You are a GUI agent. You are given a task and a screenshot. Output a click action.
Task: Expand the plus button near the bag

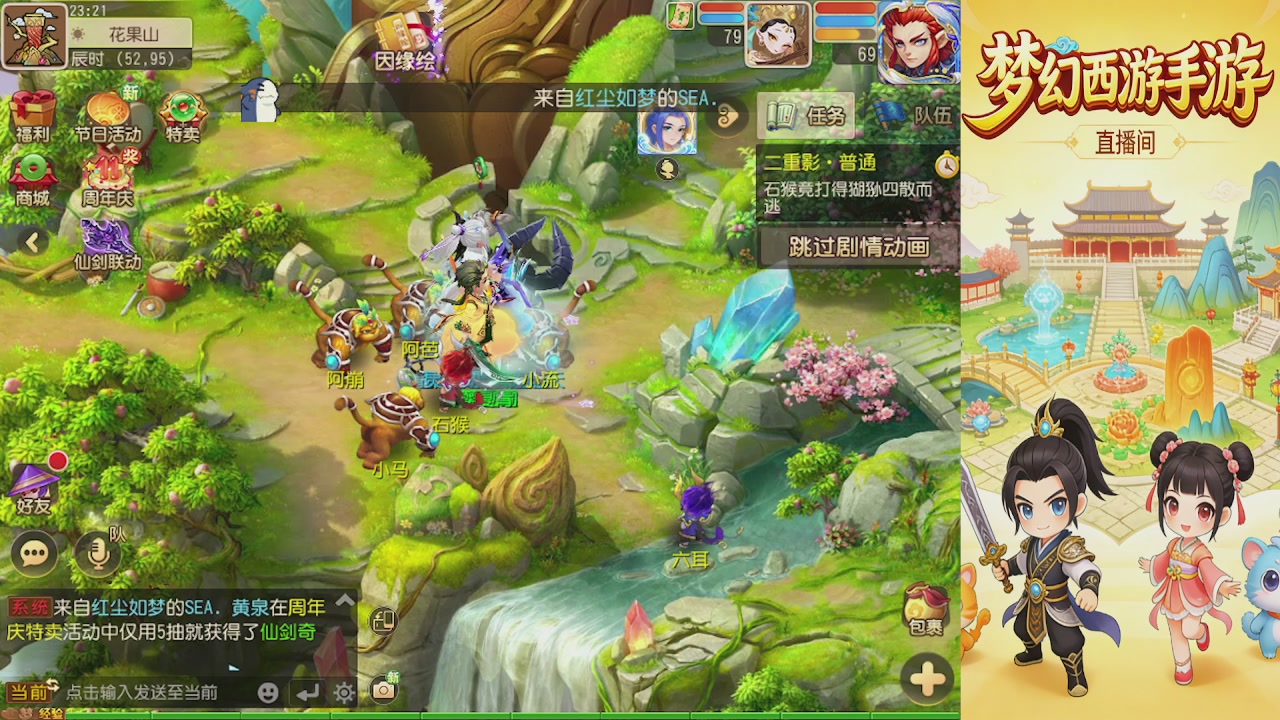coord(926,677)
